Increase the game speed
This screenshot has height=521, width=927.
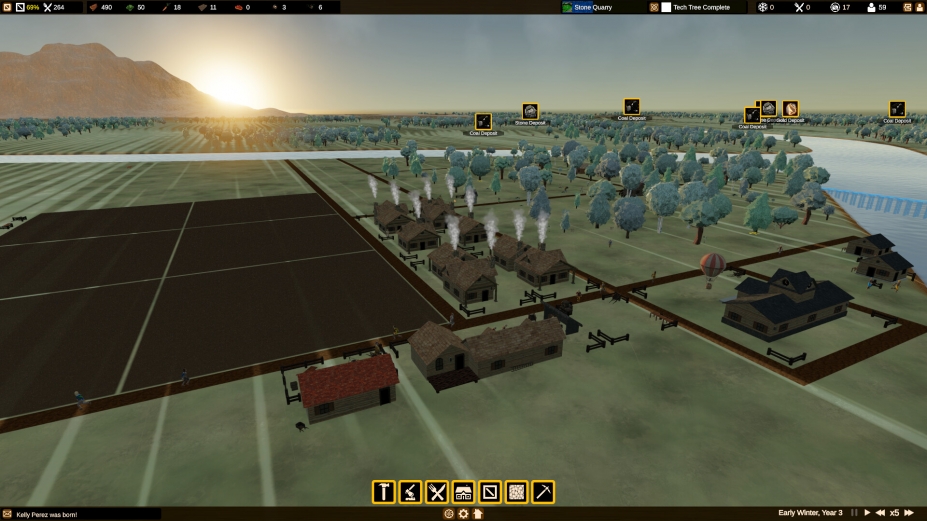click(909, 513)
